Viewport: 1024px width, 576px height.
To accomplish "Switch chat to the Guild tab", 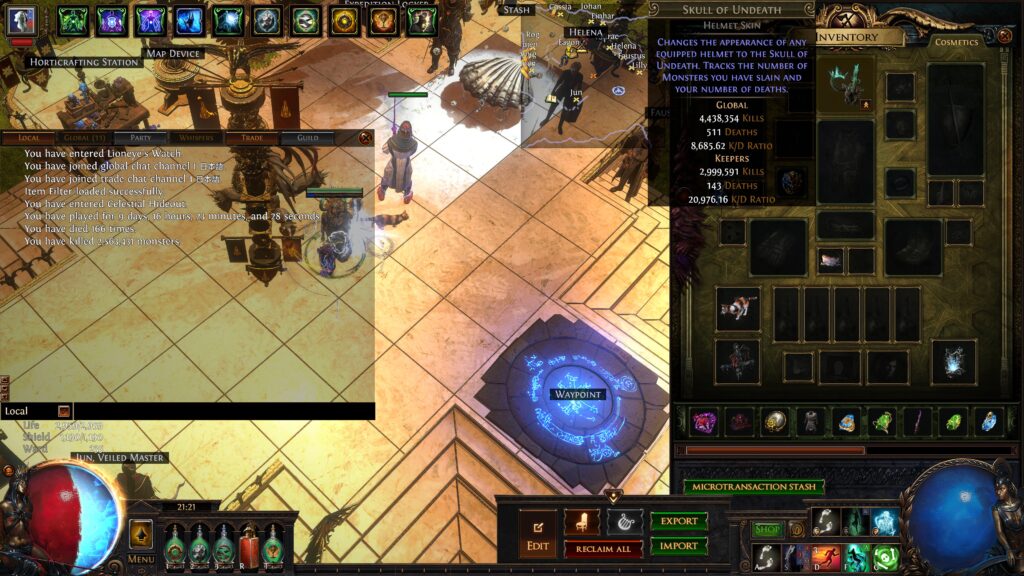I will [307, 138].
